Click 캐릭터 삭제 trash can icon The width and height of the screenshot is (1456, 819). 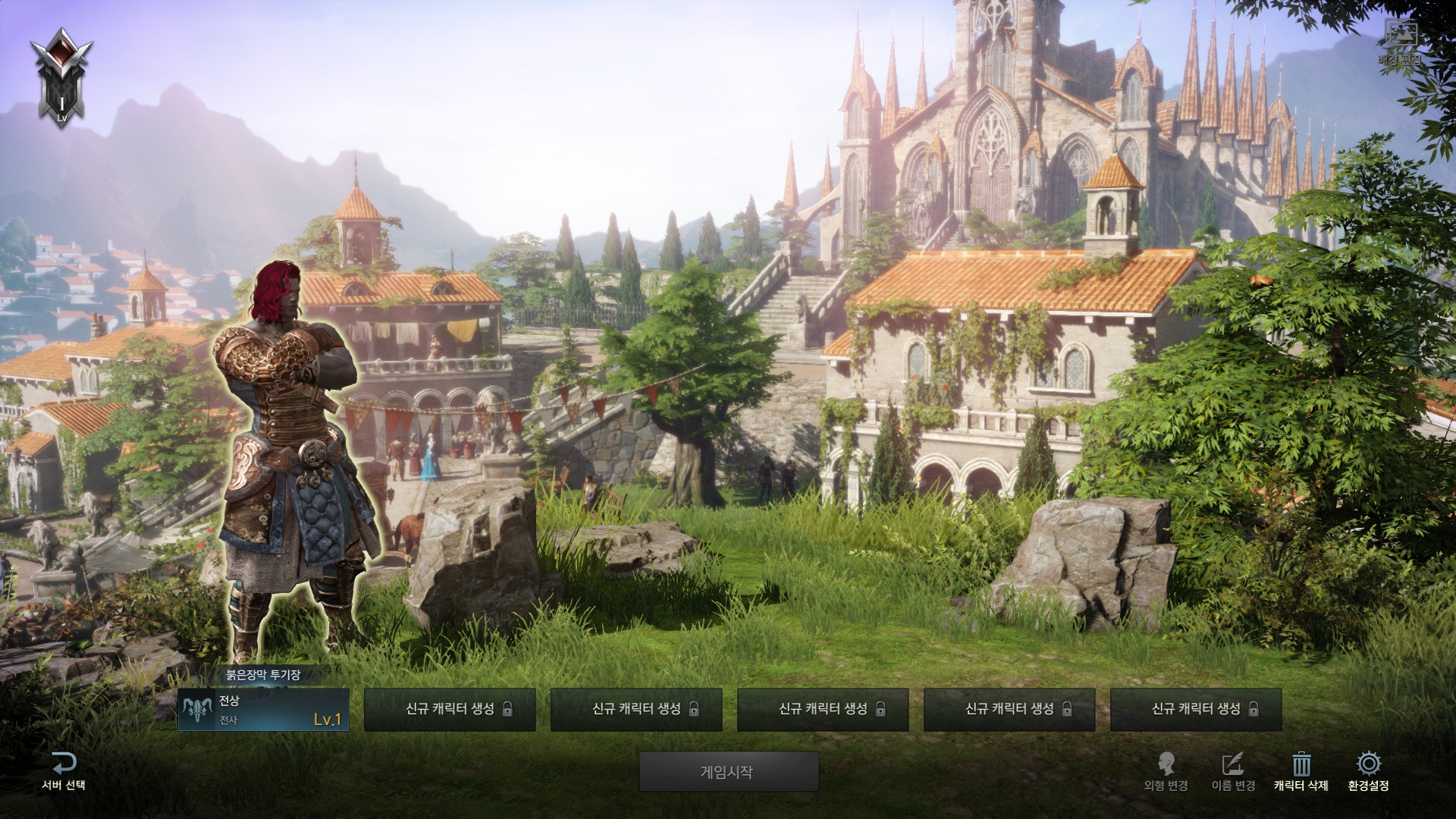pos(1301,764)
